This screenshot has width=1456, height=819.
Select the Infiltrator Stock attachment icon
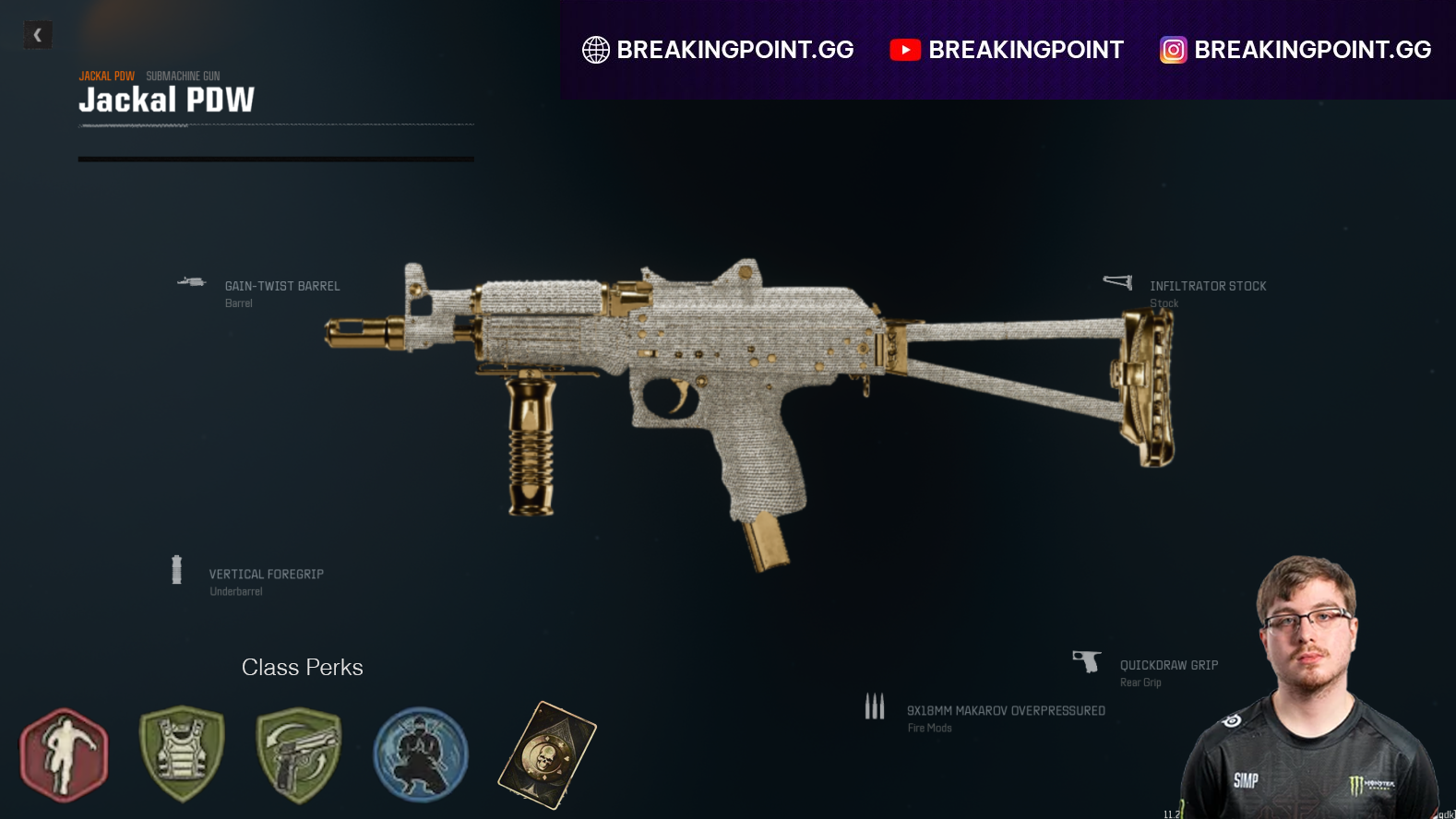coord(1116,282)
